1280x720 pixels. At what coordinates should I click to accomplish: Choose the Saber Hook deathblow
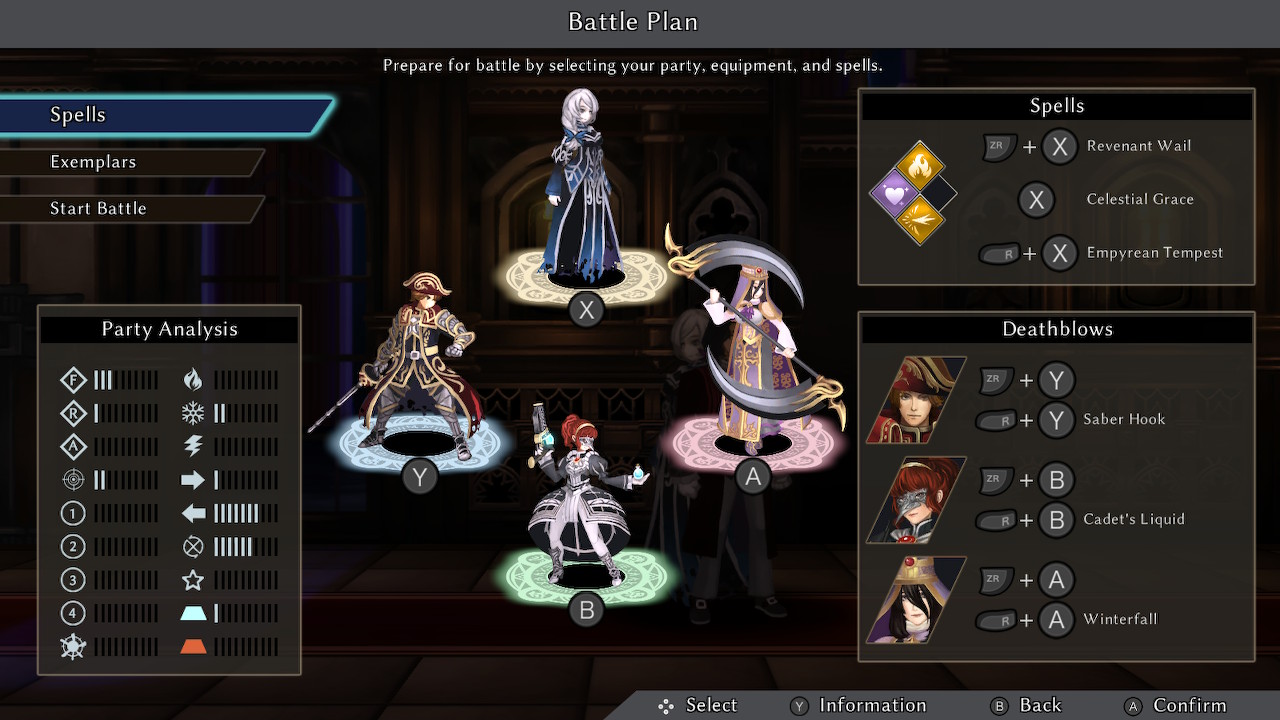[x=1124, y=420]
